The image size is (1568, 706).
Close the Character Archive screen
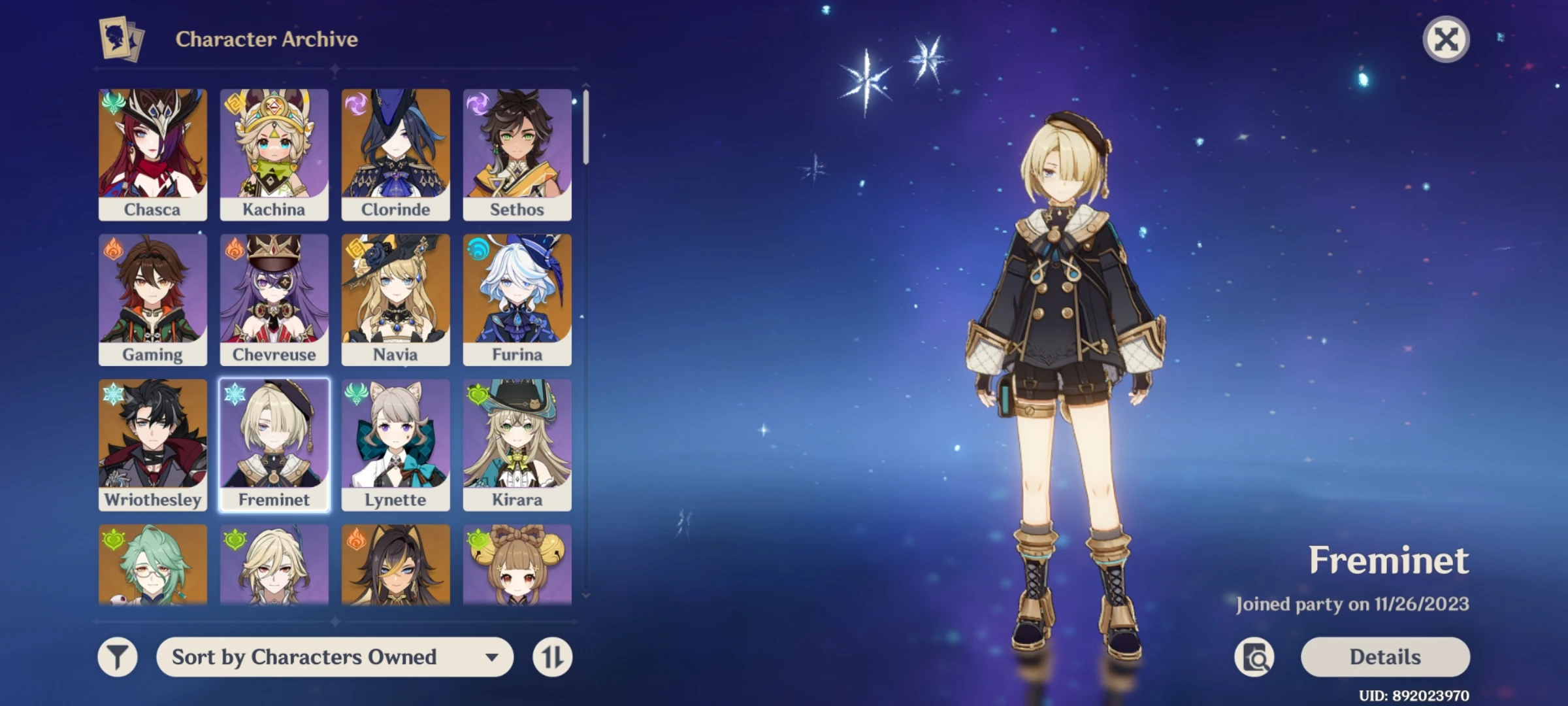coord(1446,39)
